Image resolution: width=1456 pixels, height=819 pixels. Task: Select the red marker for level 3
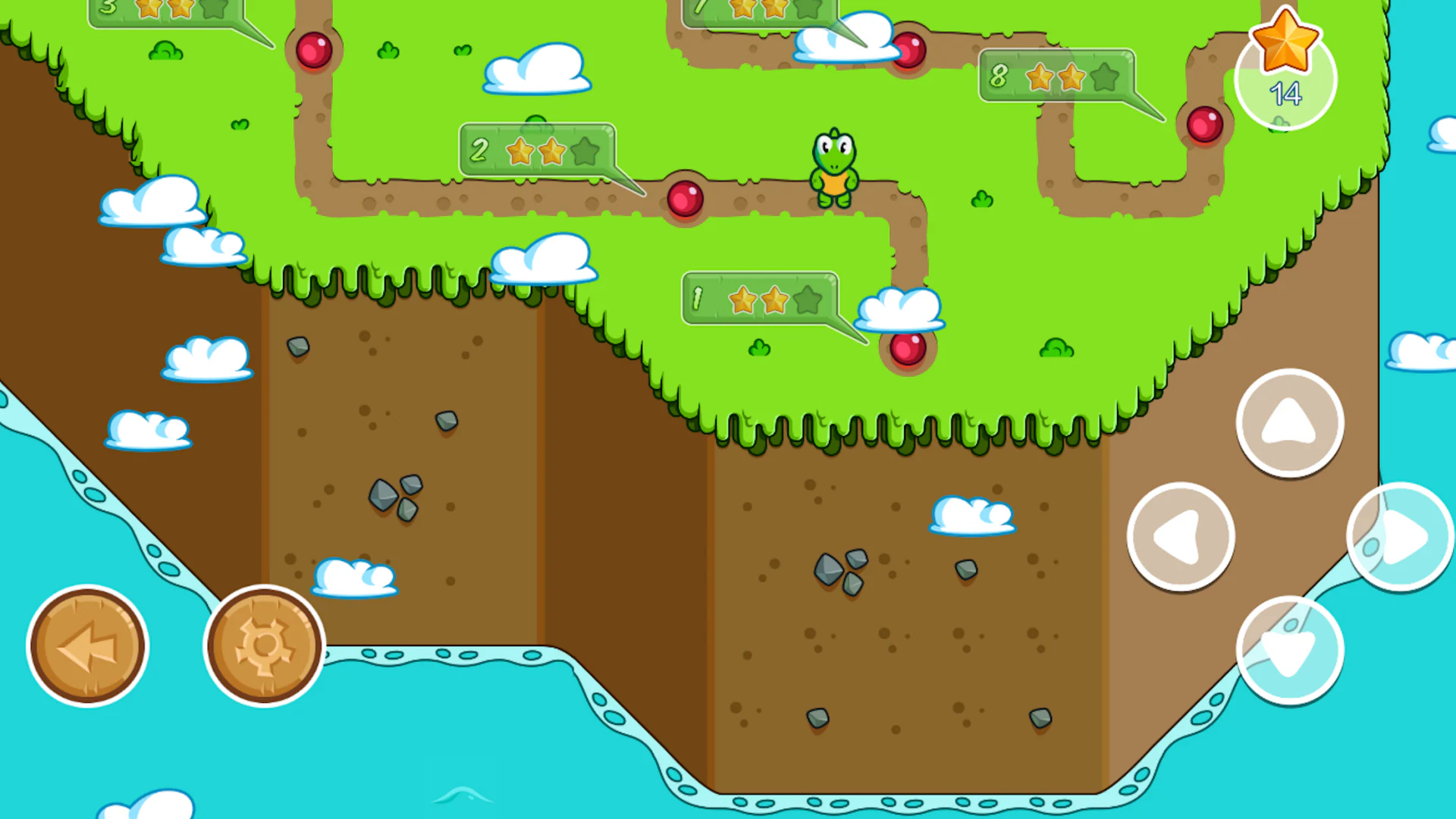pyautogui.click(x=314, y=49)
